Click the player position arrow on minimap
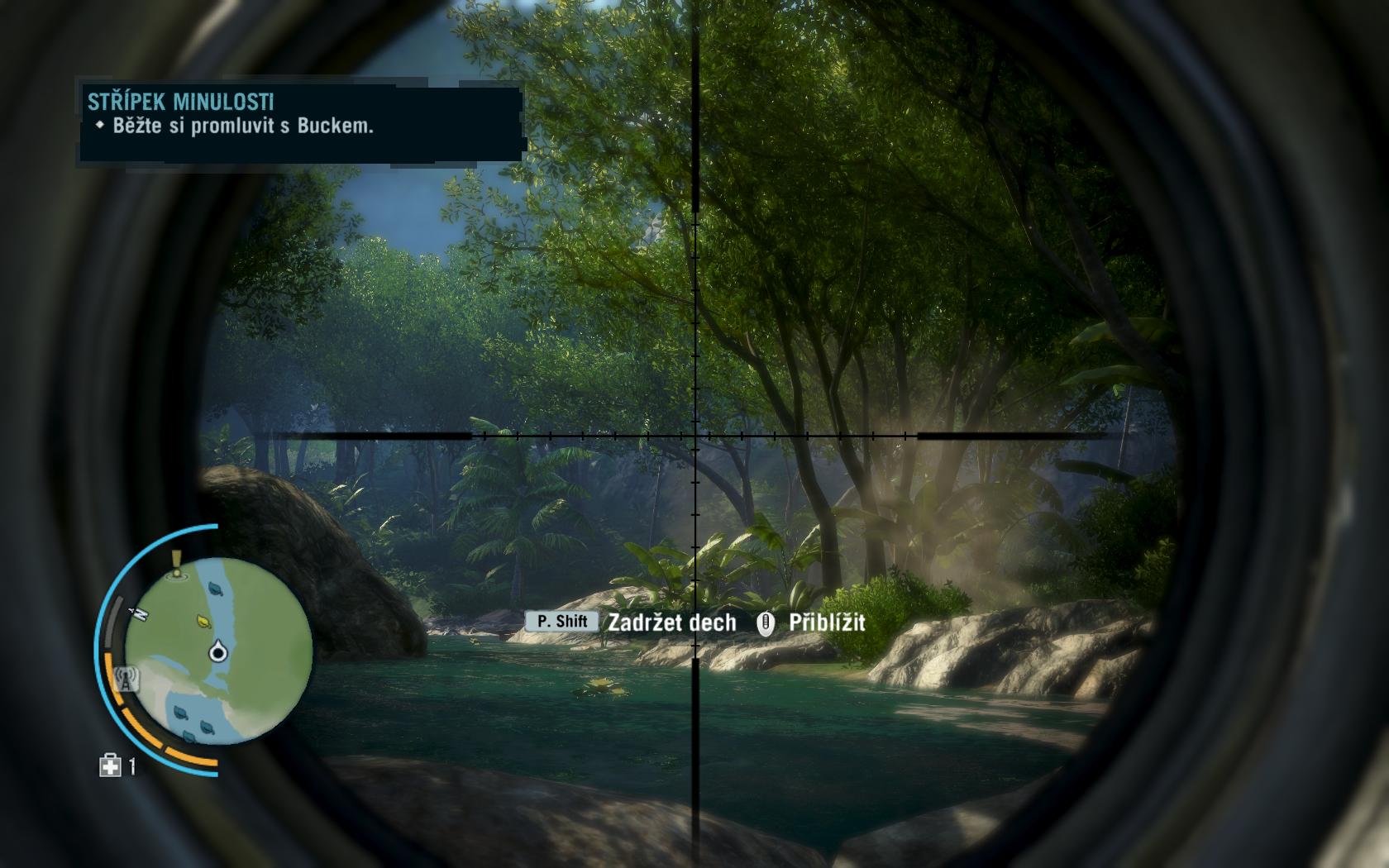The width and height of the screenshot is (1389, 868). point(218,652)
